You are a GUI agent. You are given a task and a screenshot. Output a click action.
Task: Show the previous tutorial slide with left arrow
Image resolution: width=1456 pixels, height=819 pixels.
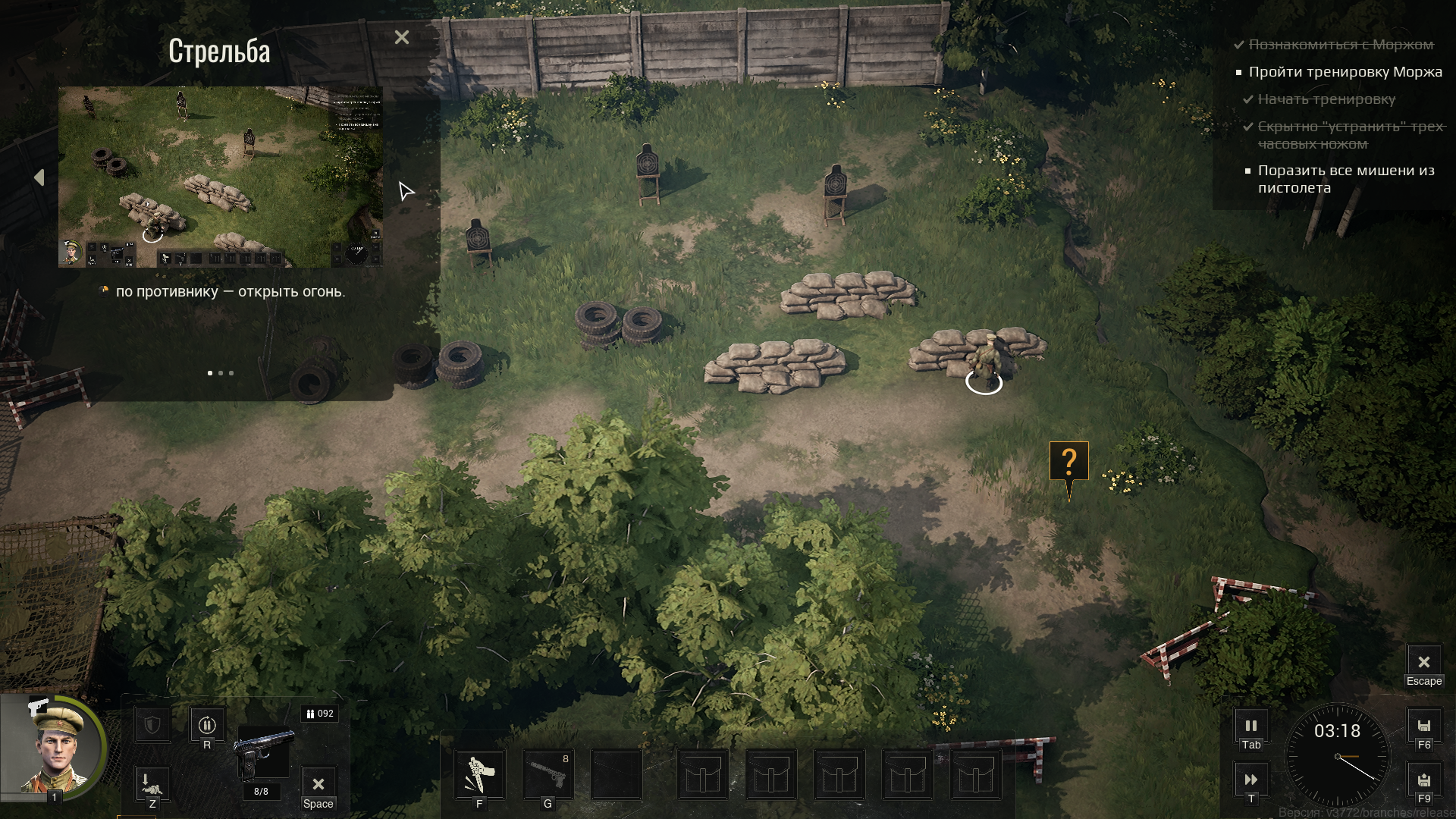(x=39, y=177)
